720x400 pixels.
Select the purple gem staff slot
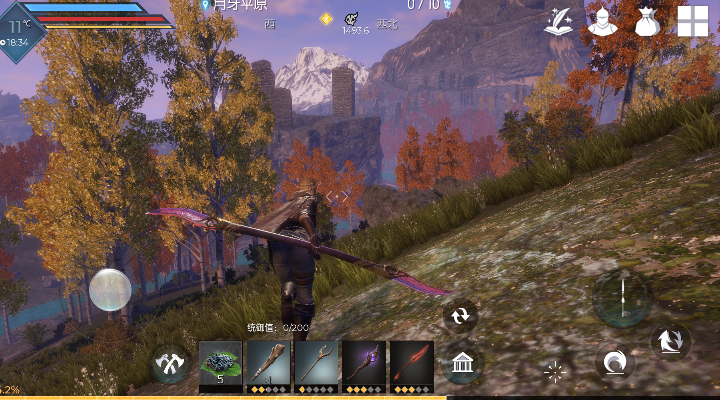(364, 364)
